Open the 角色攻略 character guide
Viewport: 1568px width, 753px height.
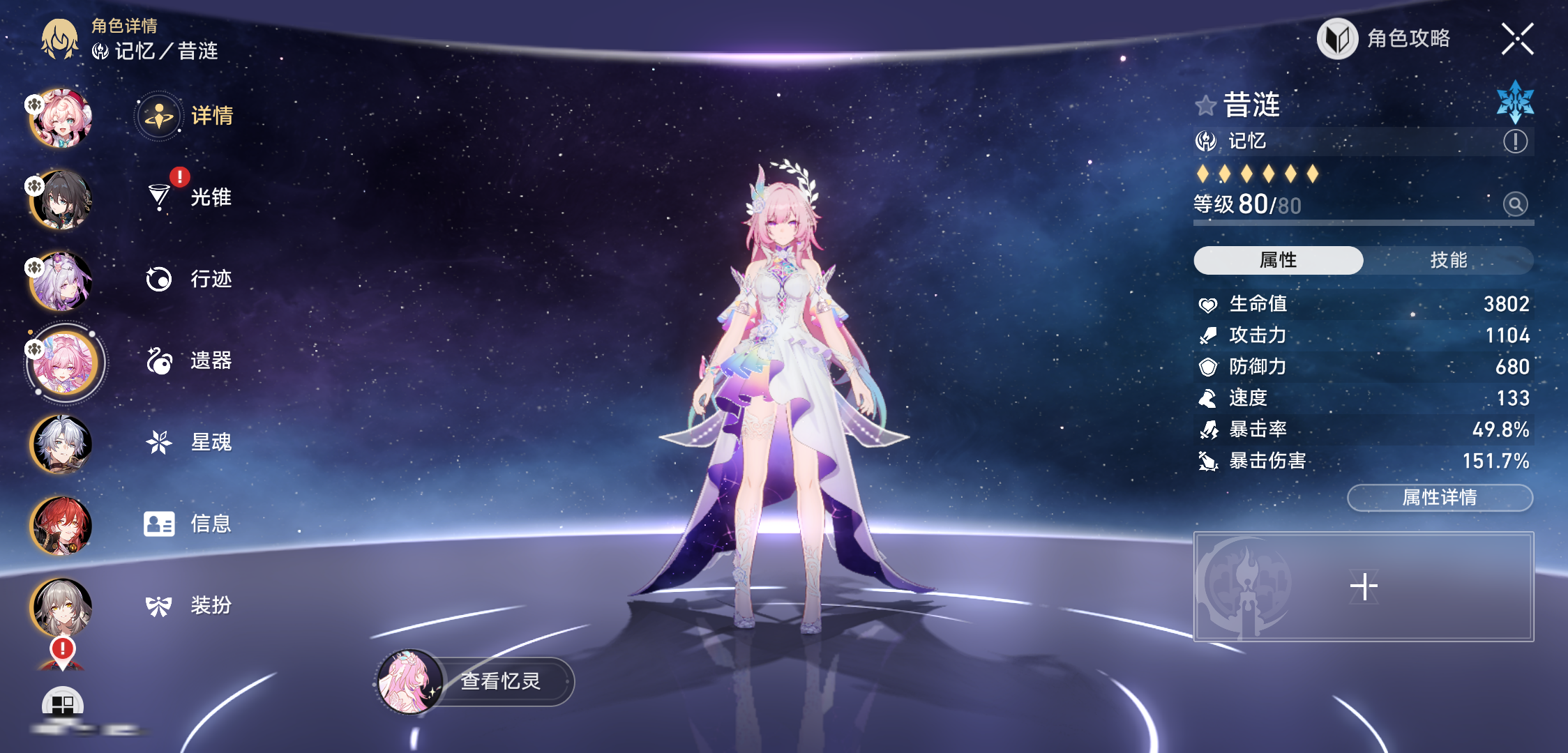[1385, 38]
